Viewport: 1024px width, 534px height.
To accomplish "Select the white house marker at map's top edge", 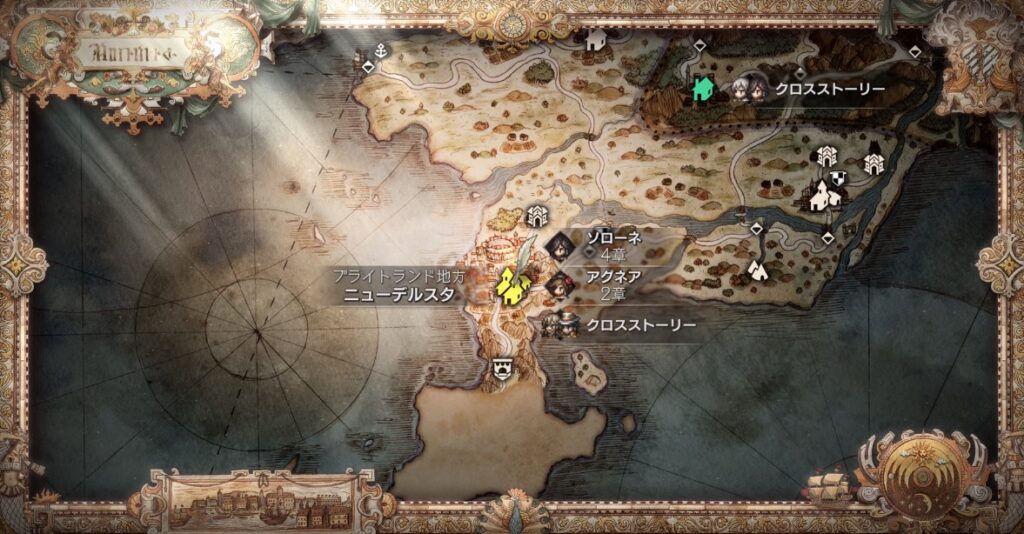I will click(x=597, y=39).
